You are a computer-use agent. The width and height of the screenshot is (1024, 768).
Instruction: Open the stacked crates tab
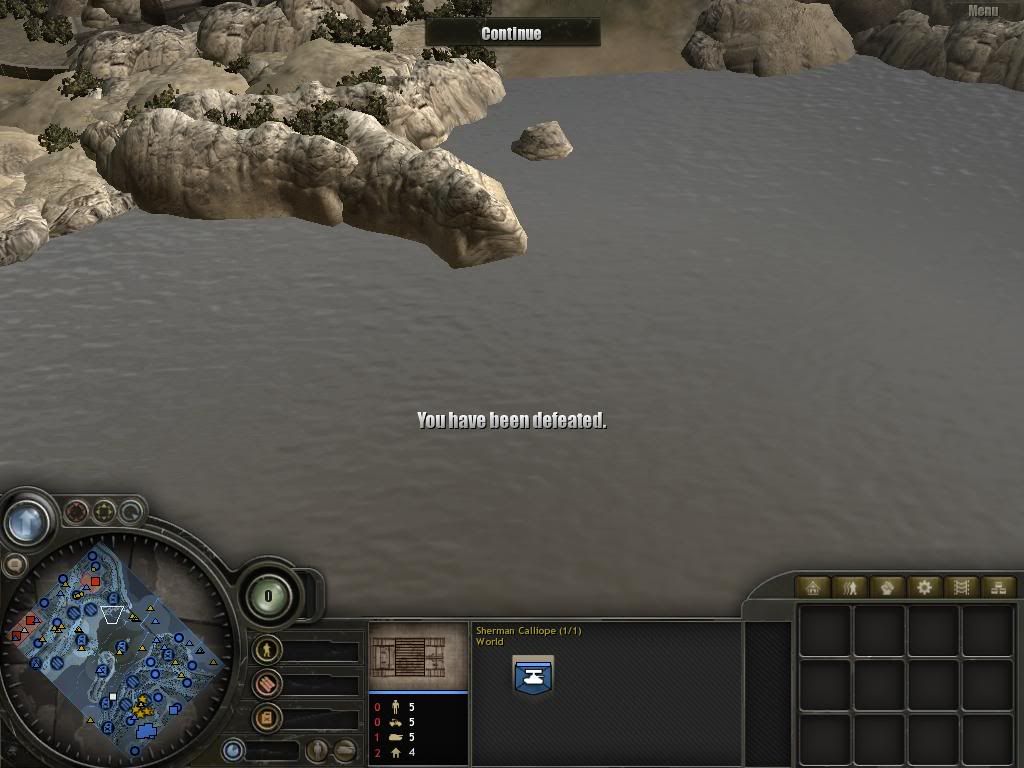pyautogui.click(x=997, y=587)
